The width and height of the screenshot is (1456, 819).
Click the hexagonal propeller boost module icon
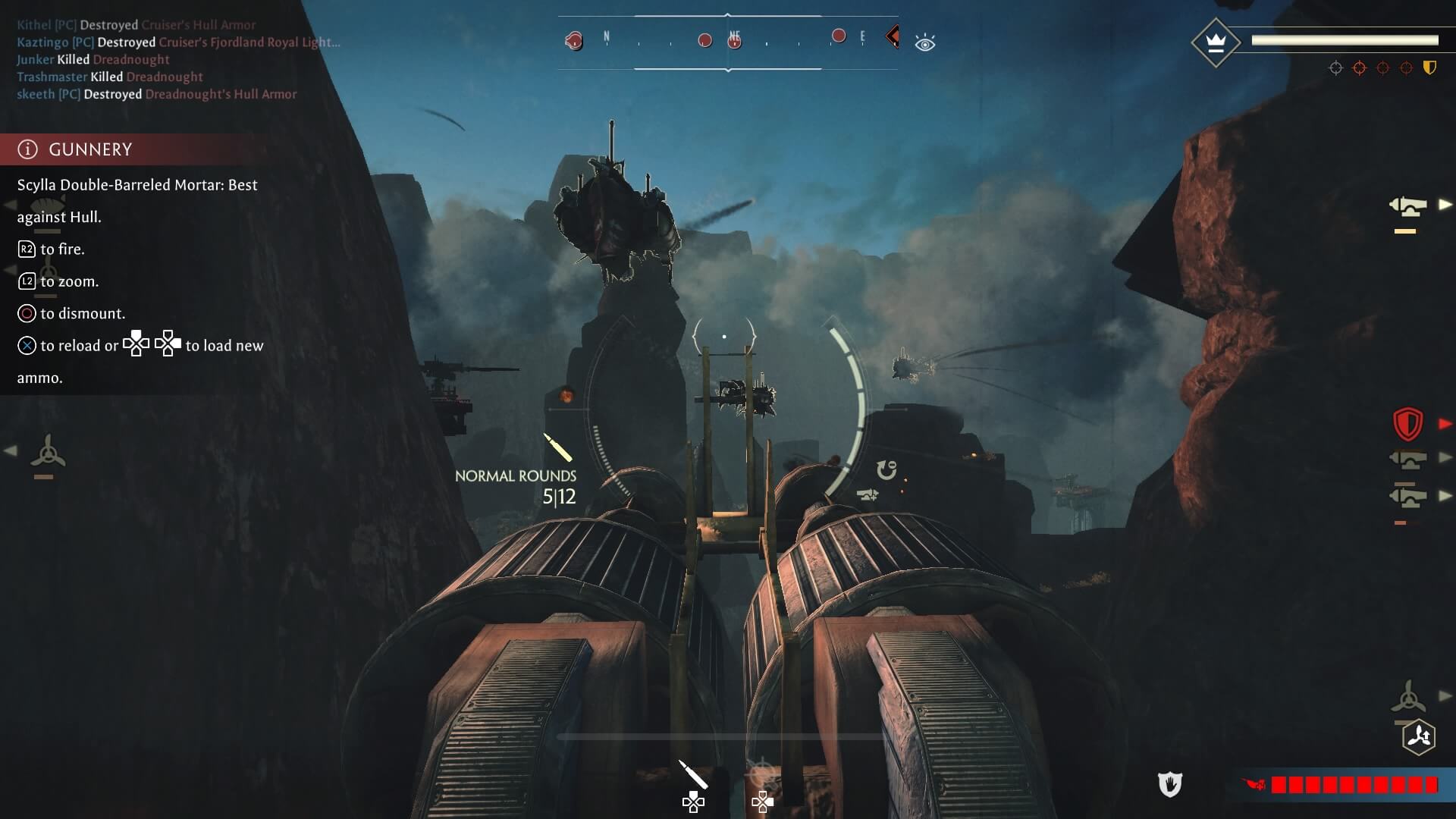[x=1419, y=736]
